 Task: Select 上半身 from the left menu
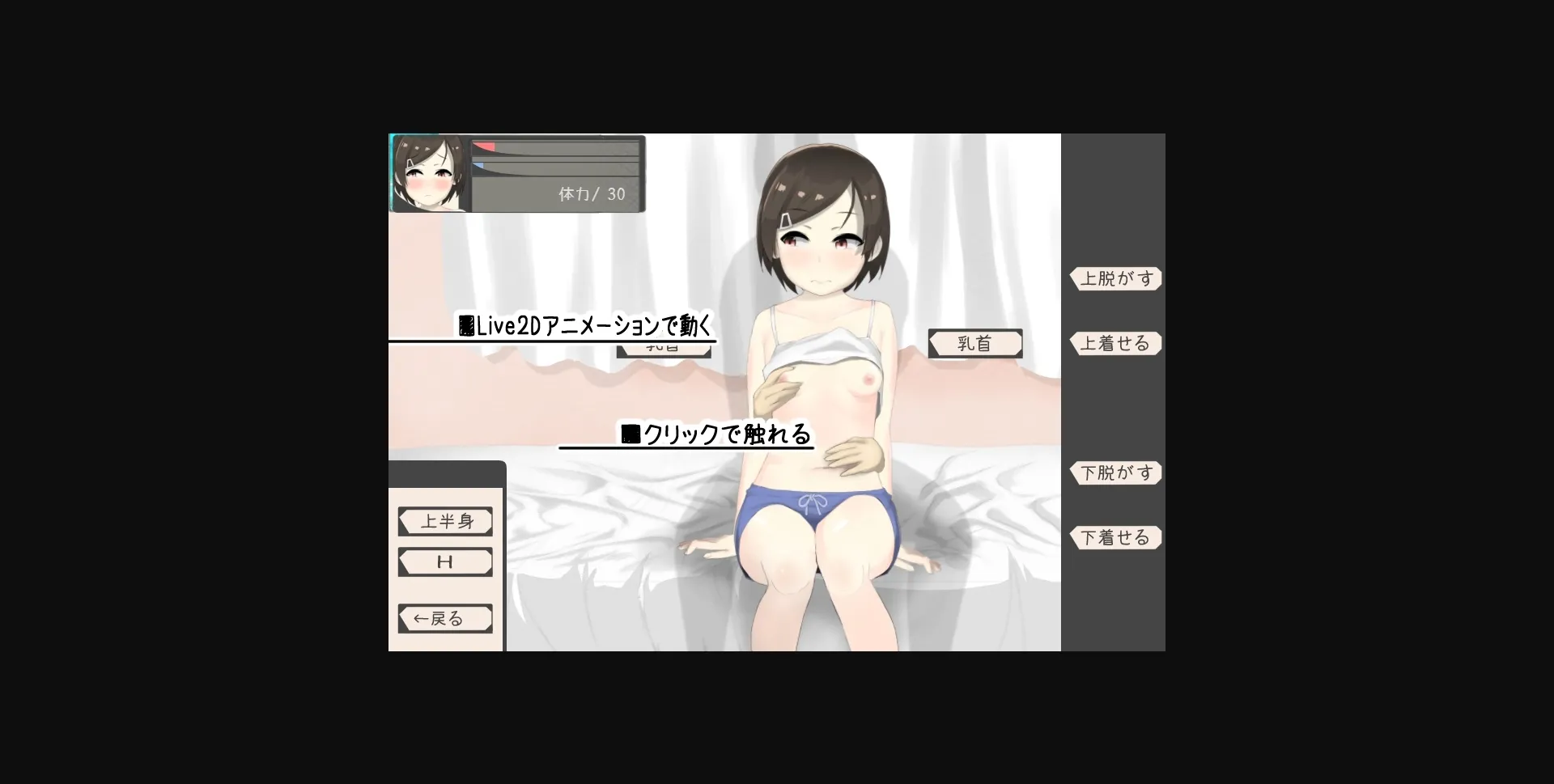(x=444, y=521)
